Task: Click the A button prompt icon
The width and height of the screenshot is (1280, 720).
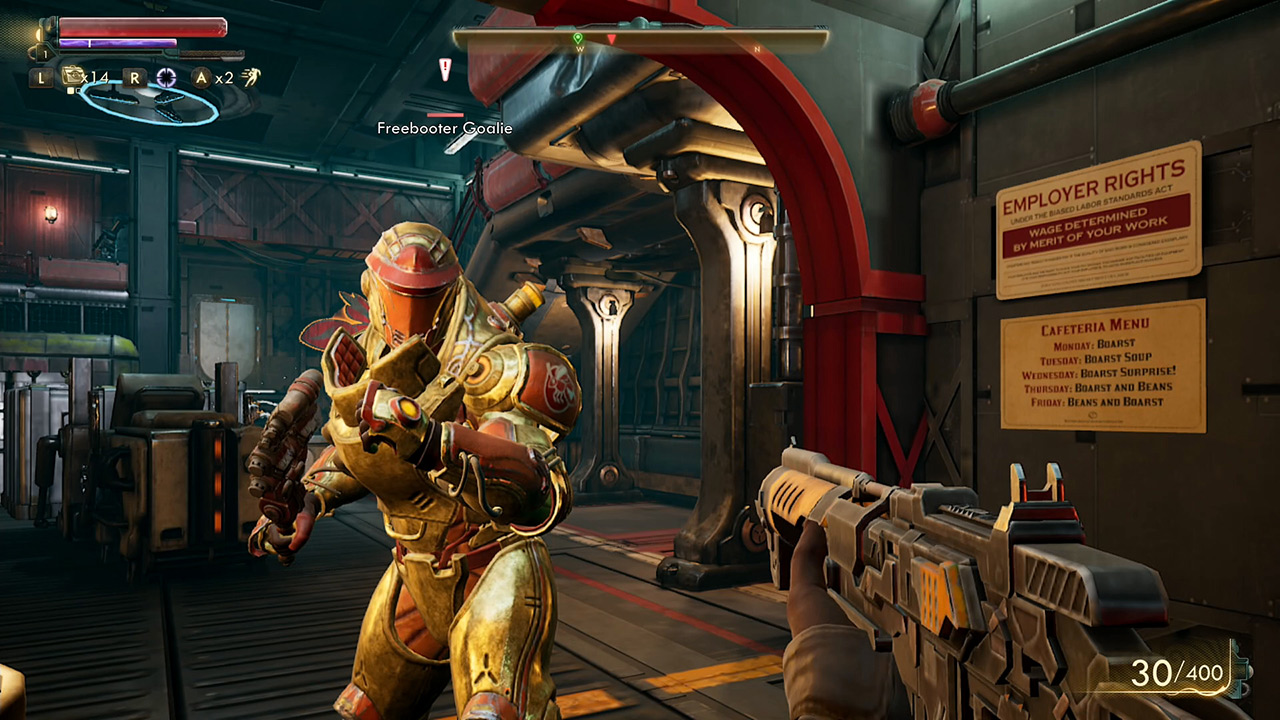Action: click(x=200, y=77)
